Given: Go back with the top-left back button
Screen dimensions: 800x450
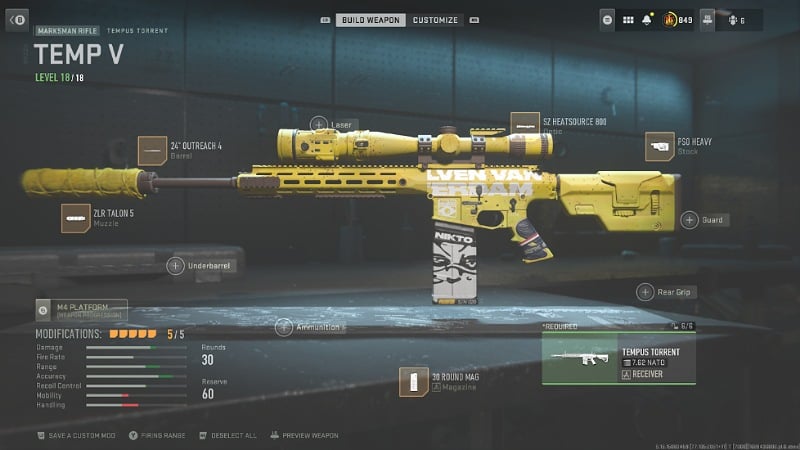Looking at the screenshot, I should click(x=17, y=19).
